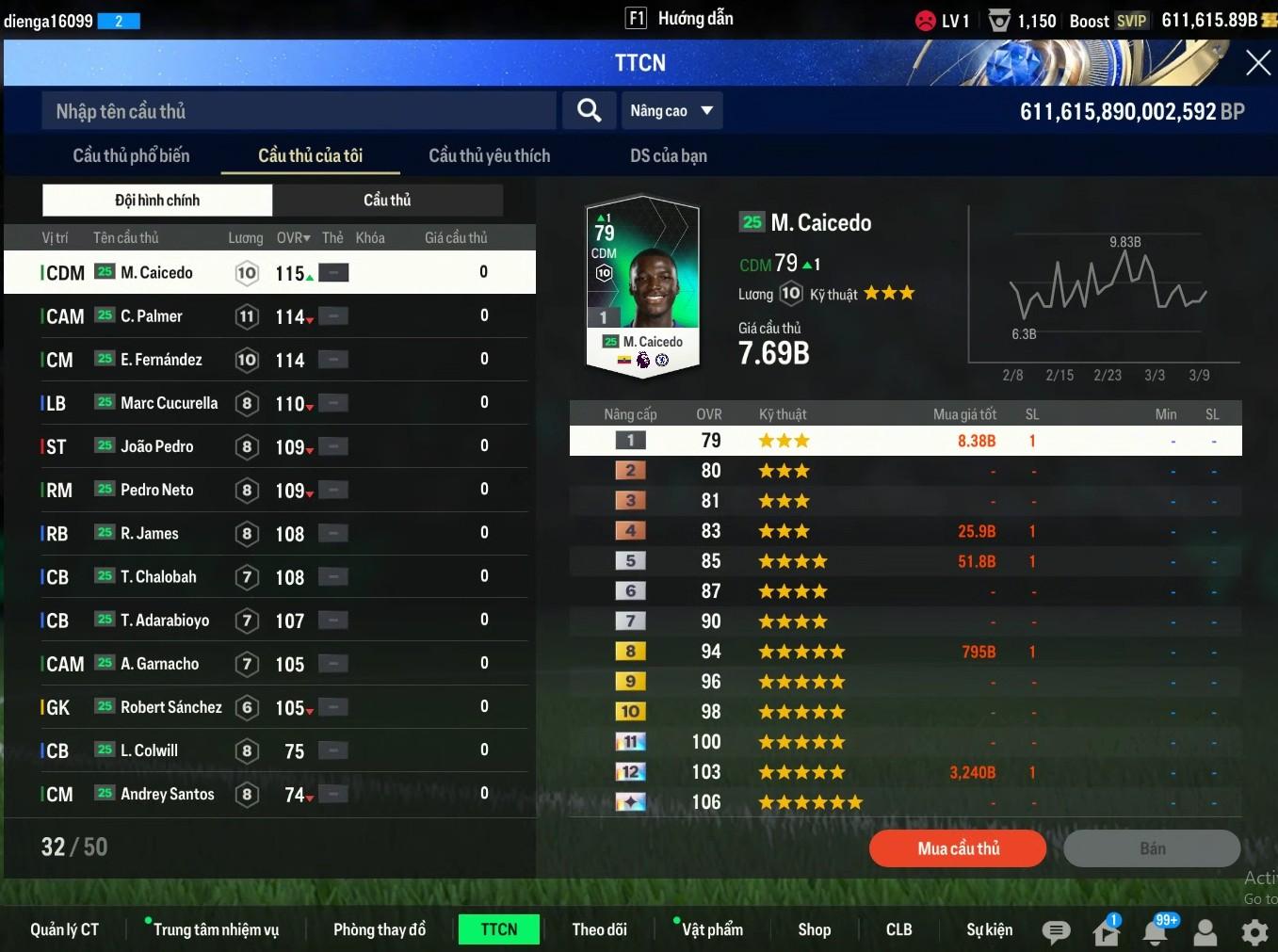The image size is (1278, 952).
Task: Switch to the Cầu thủ yêu thích tab
Action: coord(489,156)
